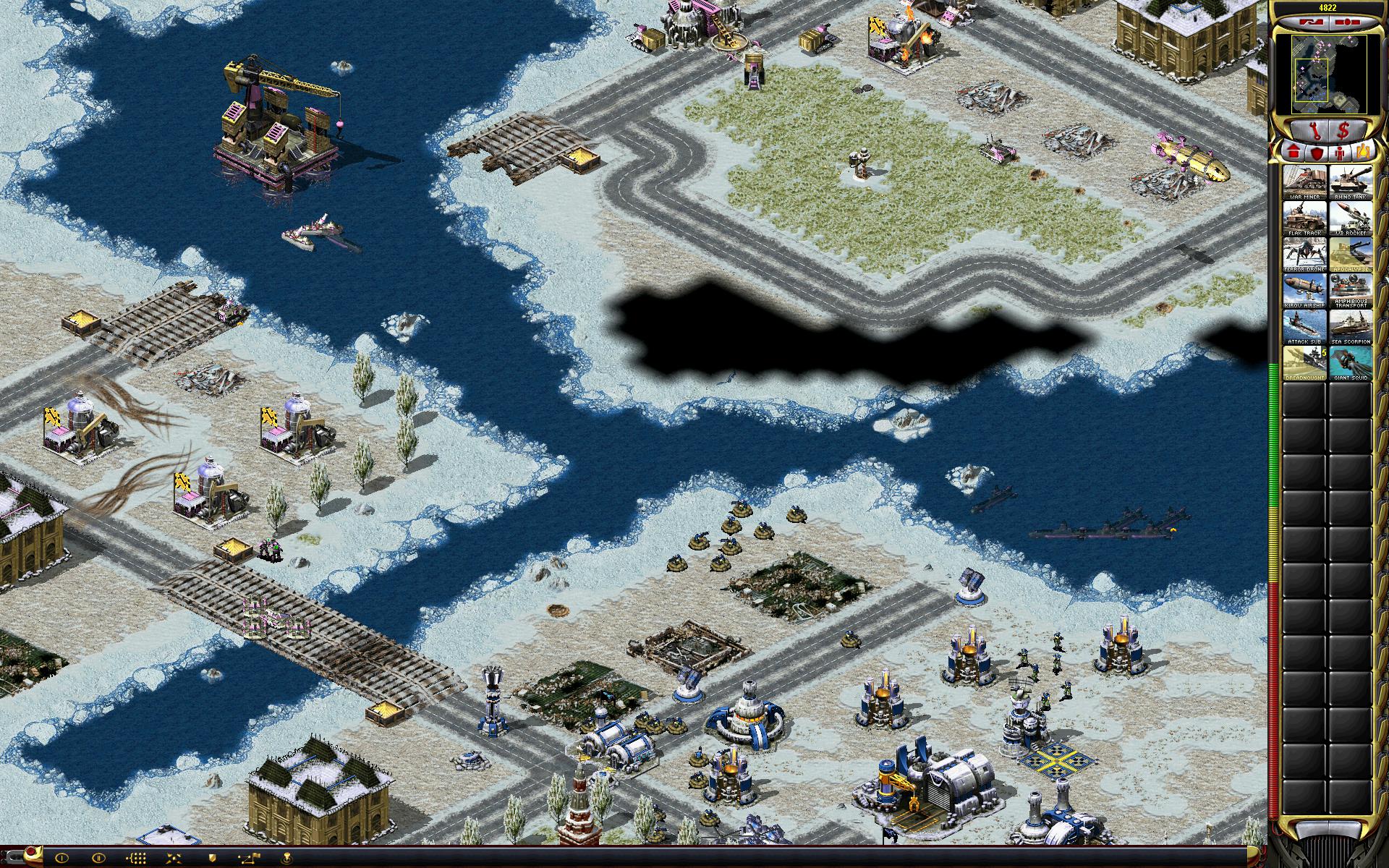Click the Dreadnought production icon

[x=1304, y=362]
